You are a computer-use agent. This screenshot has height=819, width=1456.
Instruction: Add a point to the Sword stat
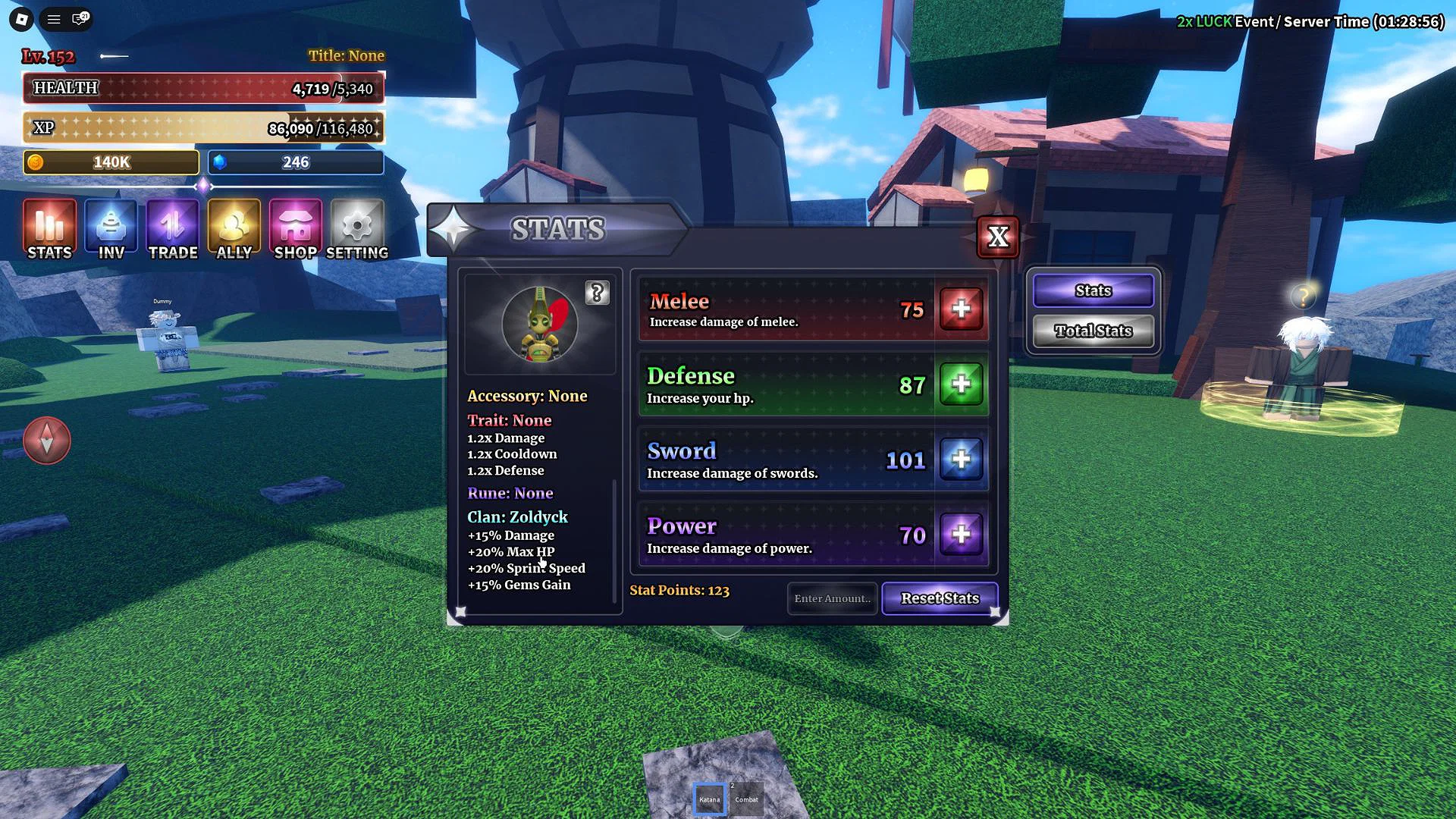961,460
